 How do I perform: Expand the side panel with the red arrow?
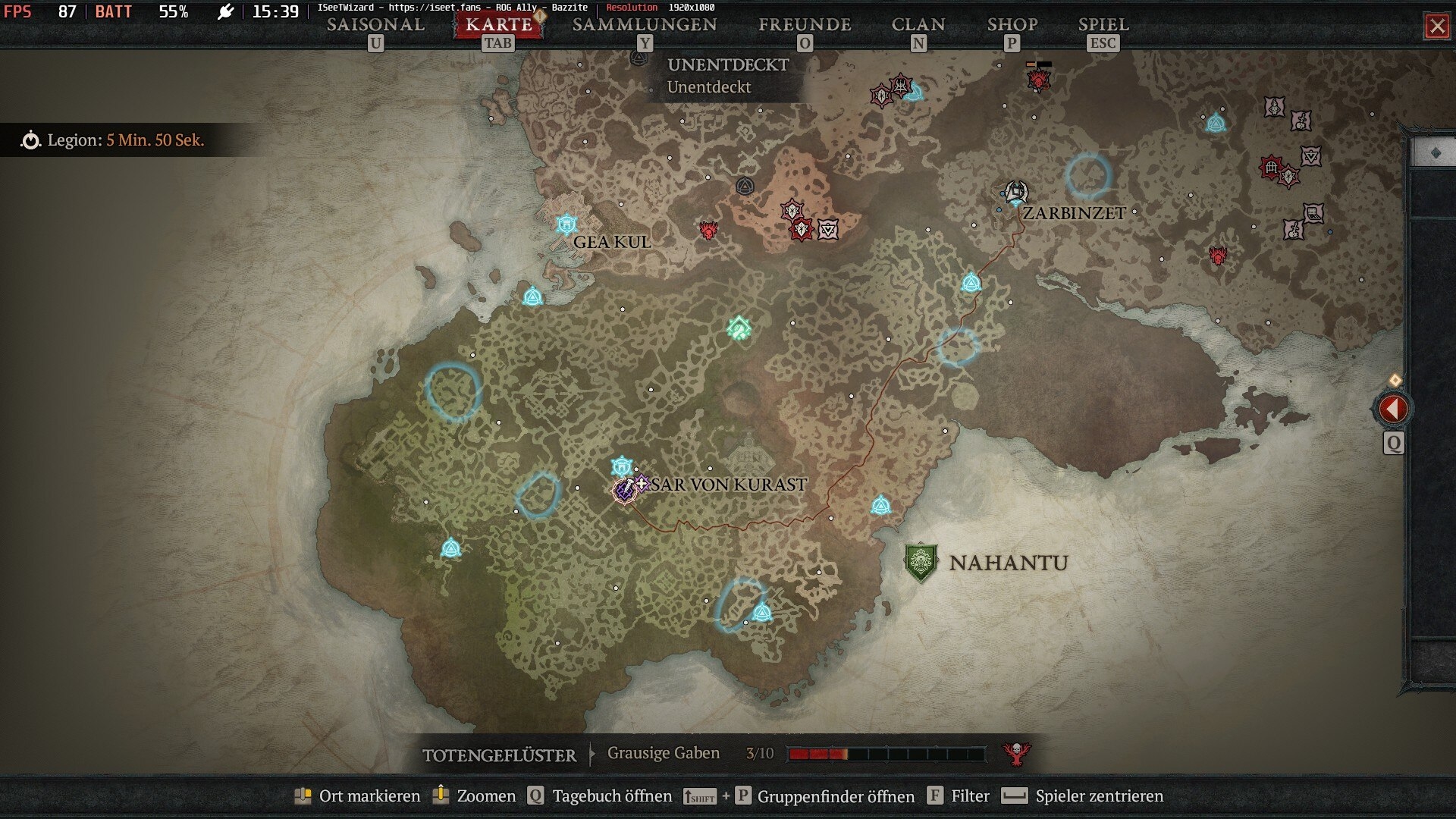tap(1392, 409)
